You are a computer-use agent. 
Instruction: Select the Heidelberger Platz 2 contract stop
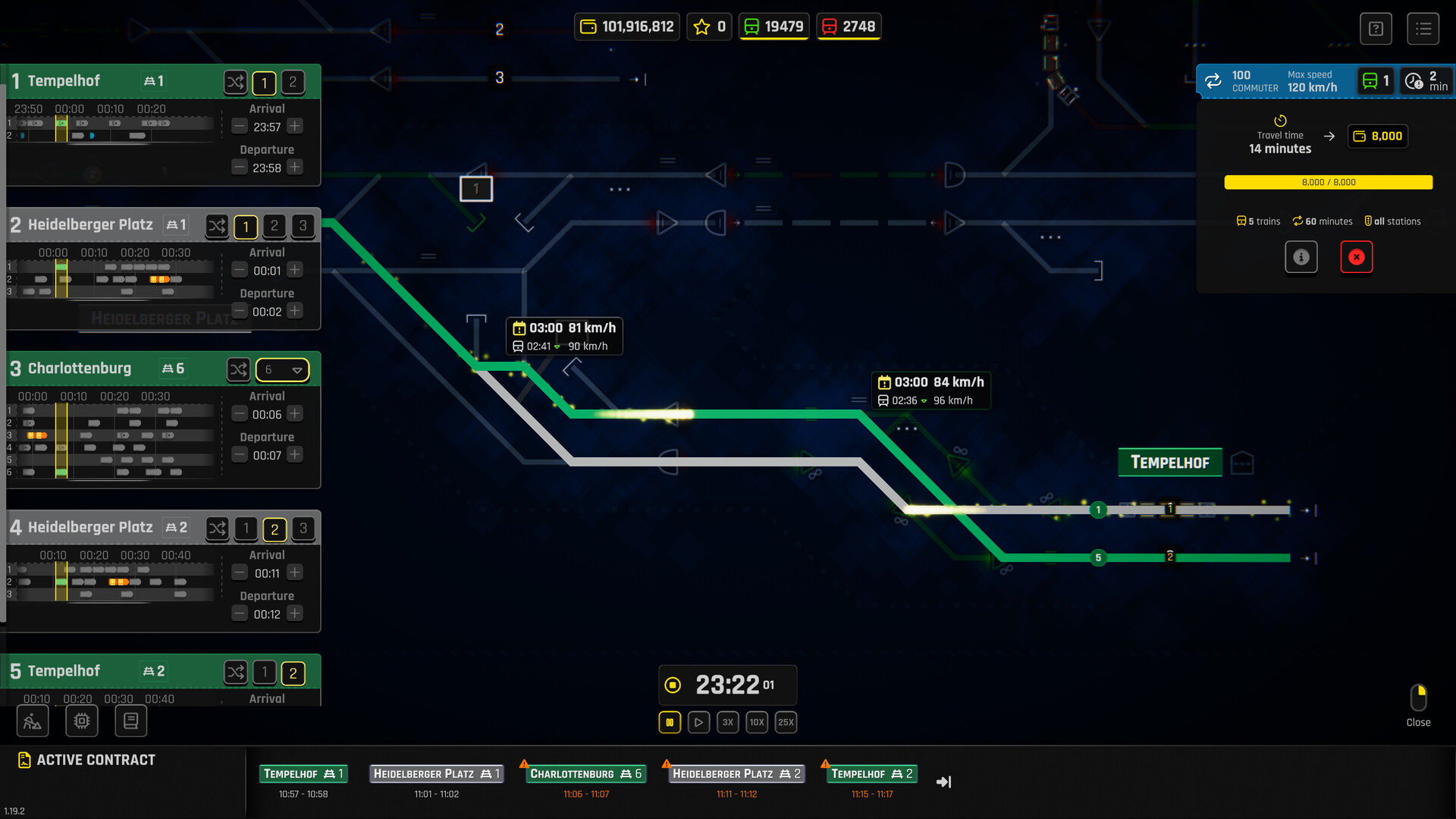pos(735,773)
